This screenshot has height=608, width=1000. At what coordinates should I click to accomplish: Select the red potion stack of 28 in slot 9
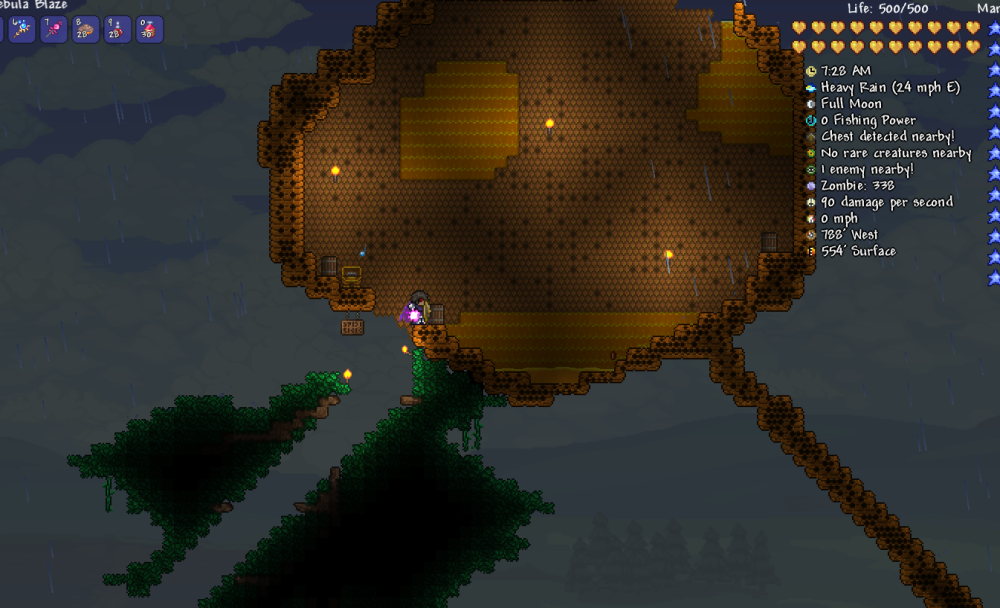pos(117,29)
